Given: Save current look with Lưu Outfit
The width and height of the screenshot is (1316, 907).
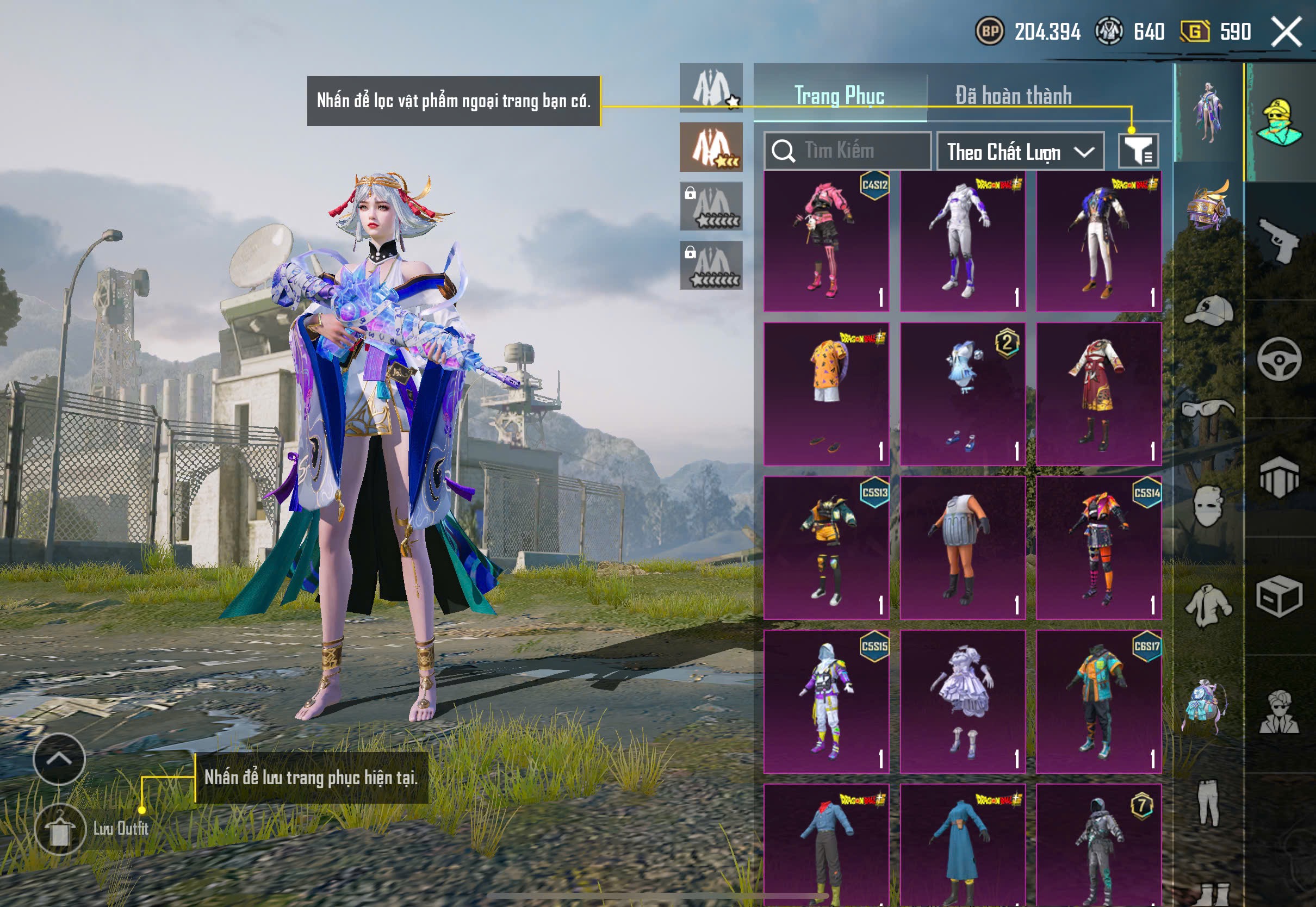Looking at the screenshot, I should coord(60,829).
